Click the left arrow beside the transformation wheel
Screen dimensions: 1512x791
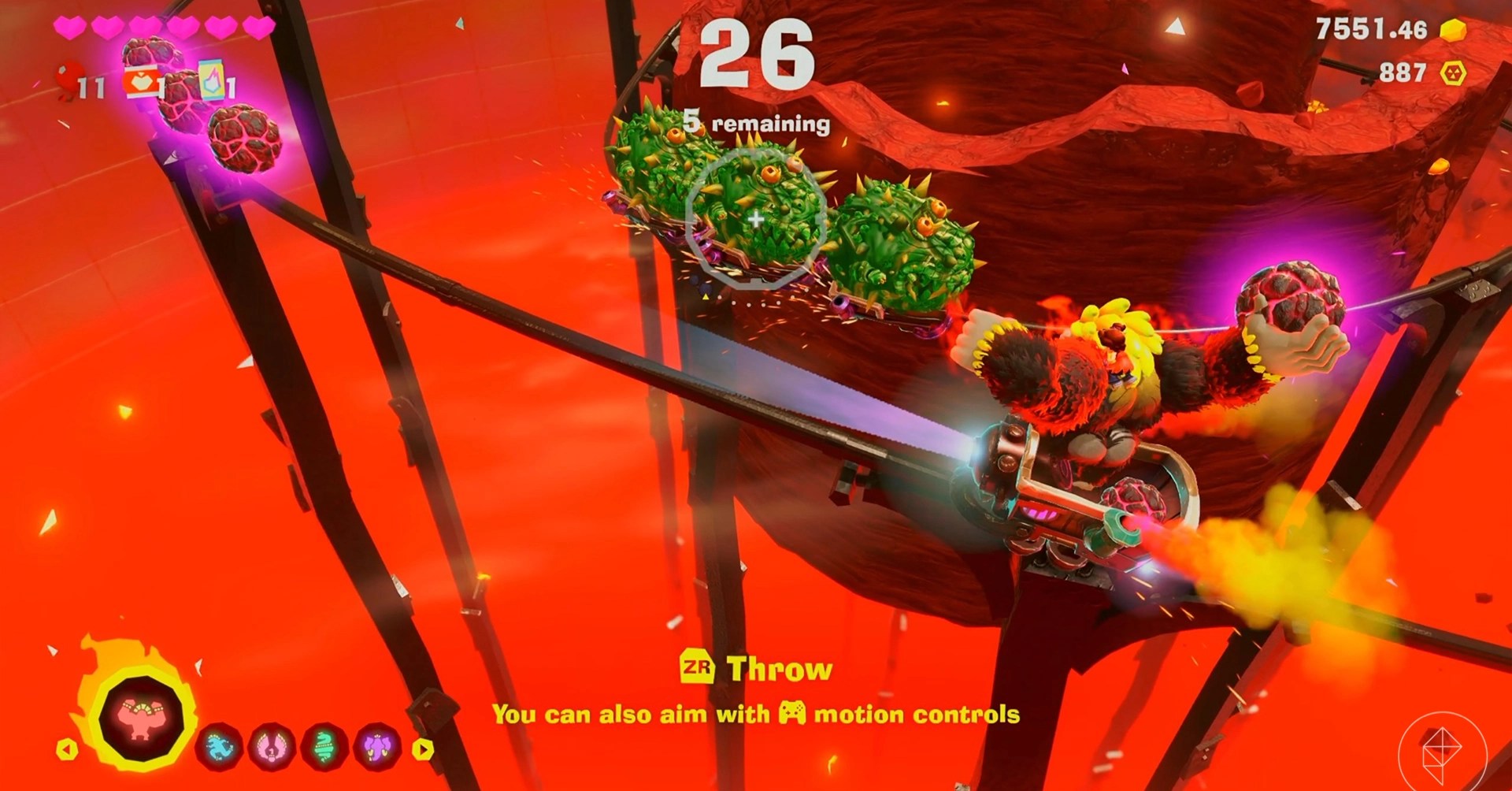(66, 748)
